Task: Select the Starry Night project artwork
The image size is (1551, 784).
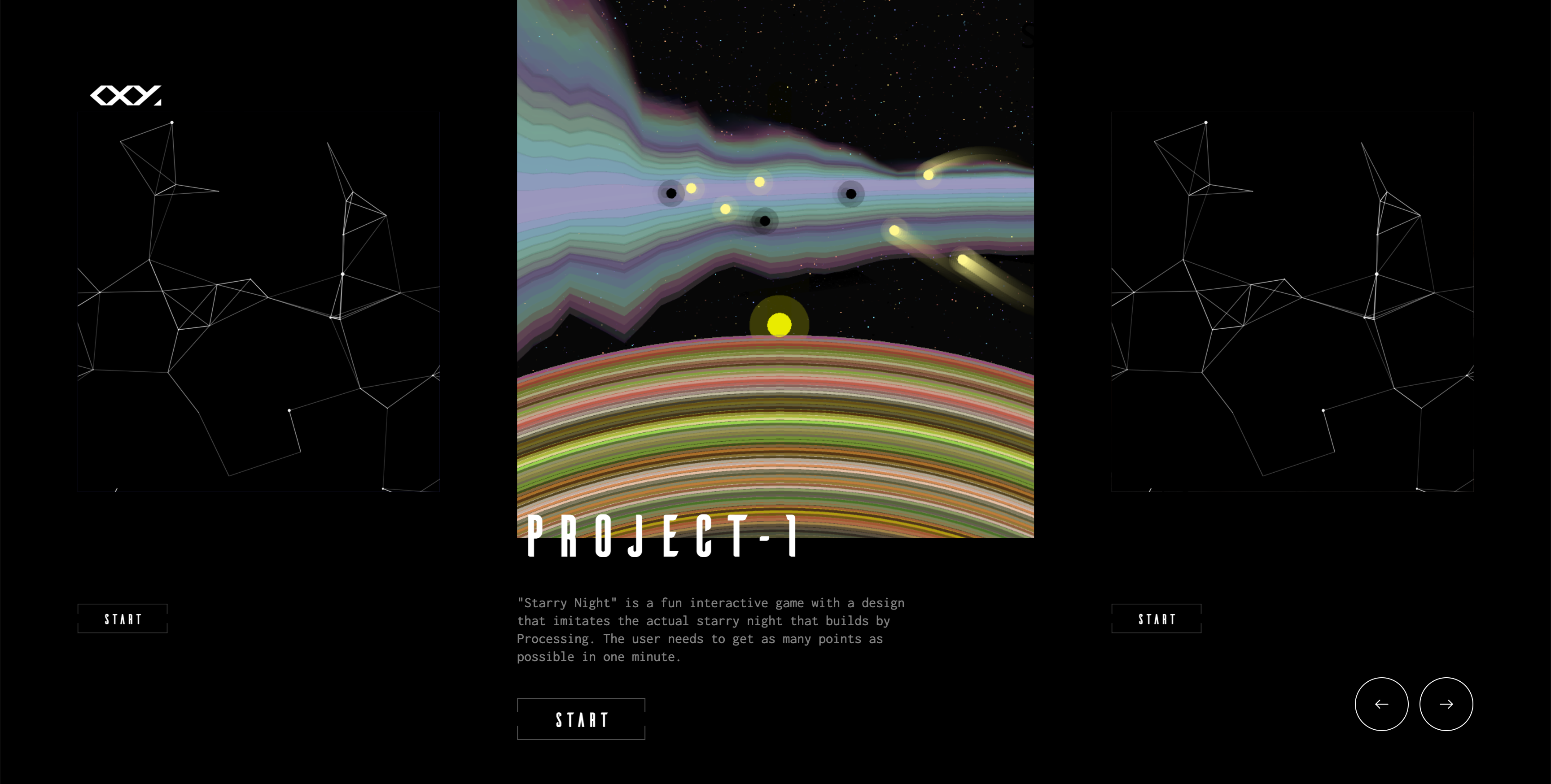Action: click(775, 265)
